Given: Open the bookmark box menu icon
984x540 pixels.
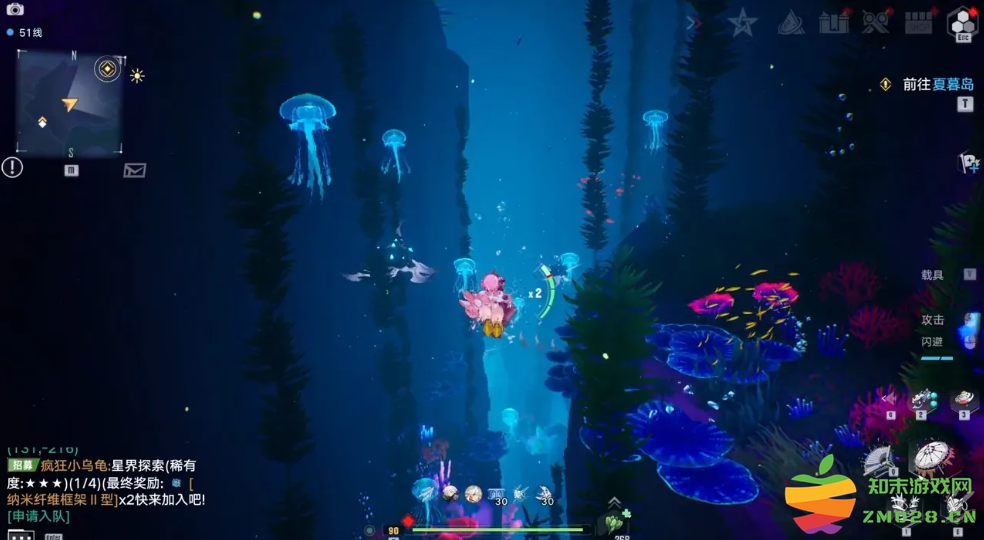Looking at the screenshot, I should tap(834, 23).
